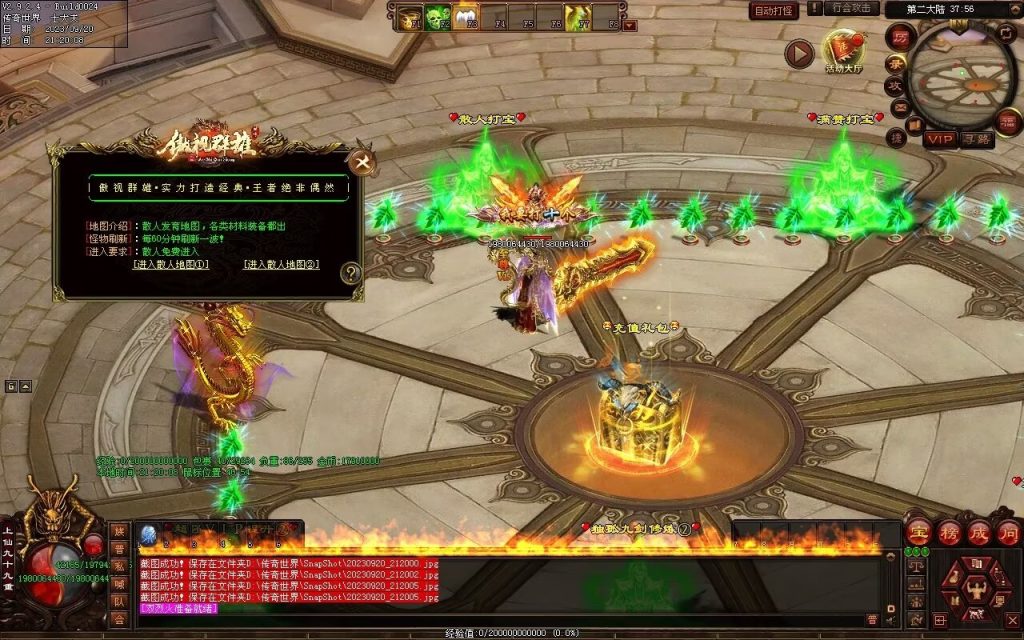Click the round play arrow button
The image size is (1024, 640).
click(798, 53)
